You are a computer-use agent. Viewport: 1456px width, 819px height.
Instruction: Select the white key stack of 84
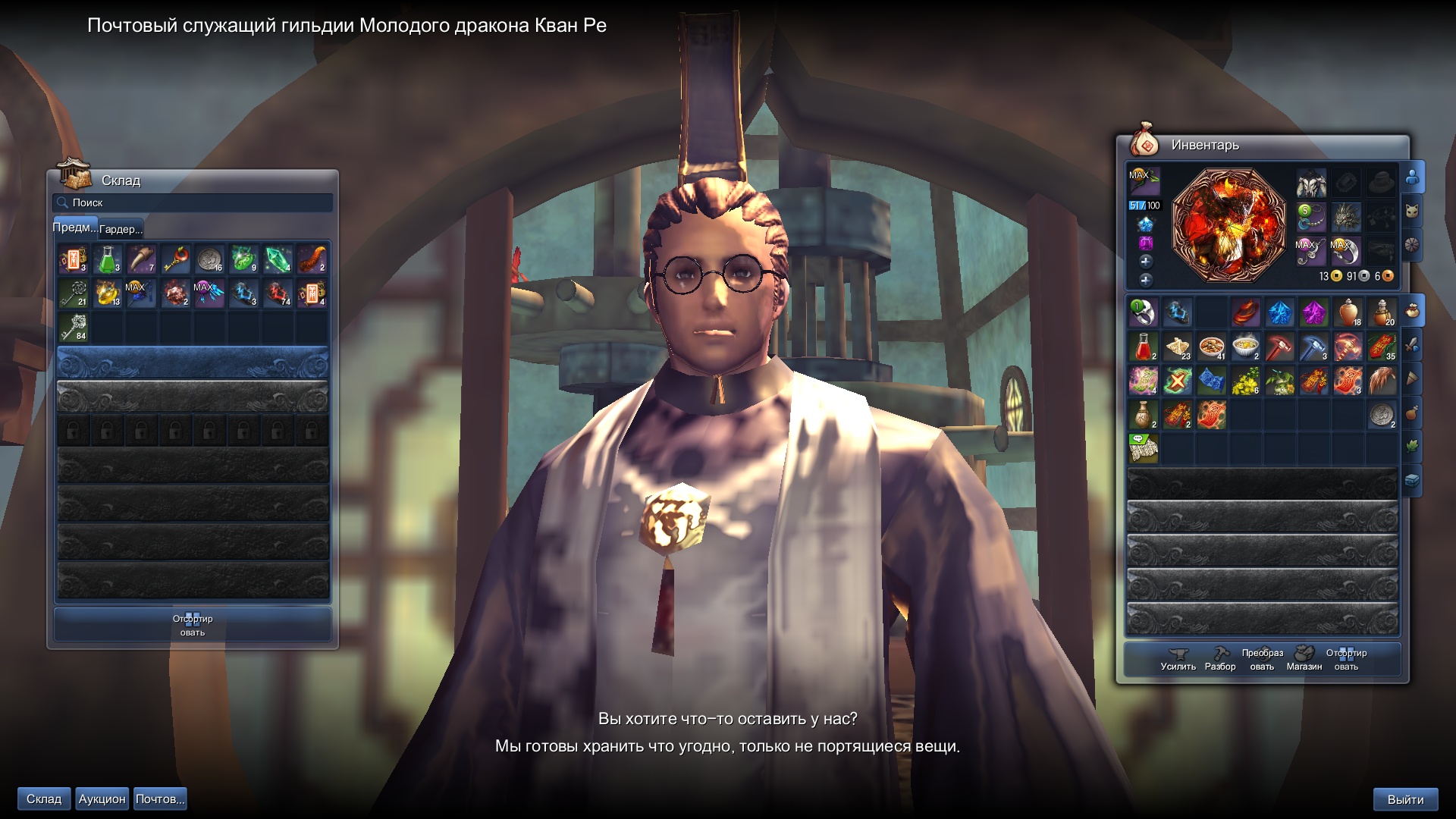click(74, 328)
